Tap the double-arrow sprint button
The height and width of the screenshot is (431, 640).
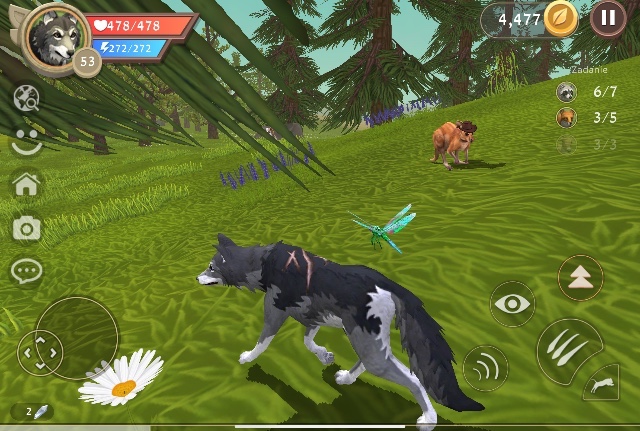pos(580,277)
